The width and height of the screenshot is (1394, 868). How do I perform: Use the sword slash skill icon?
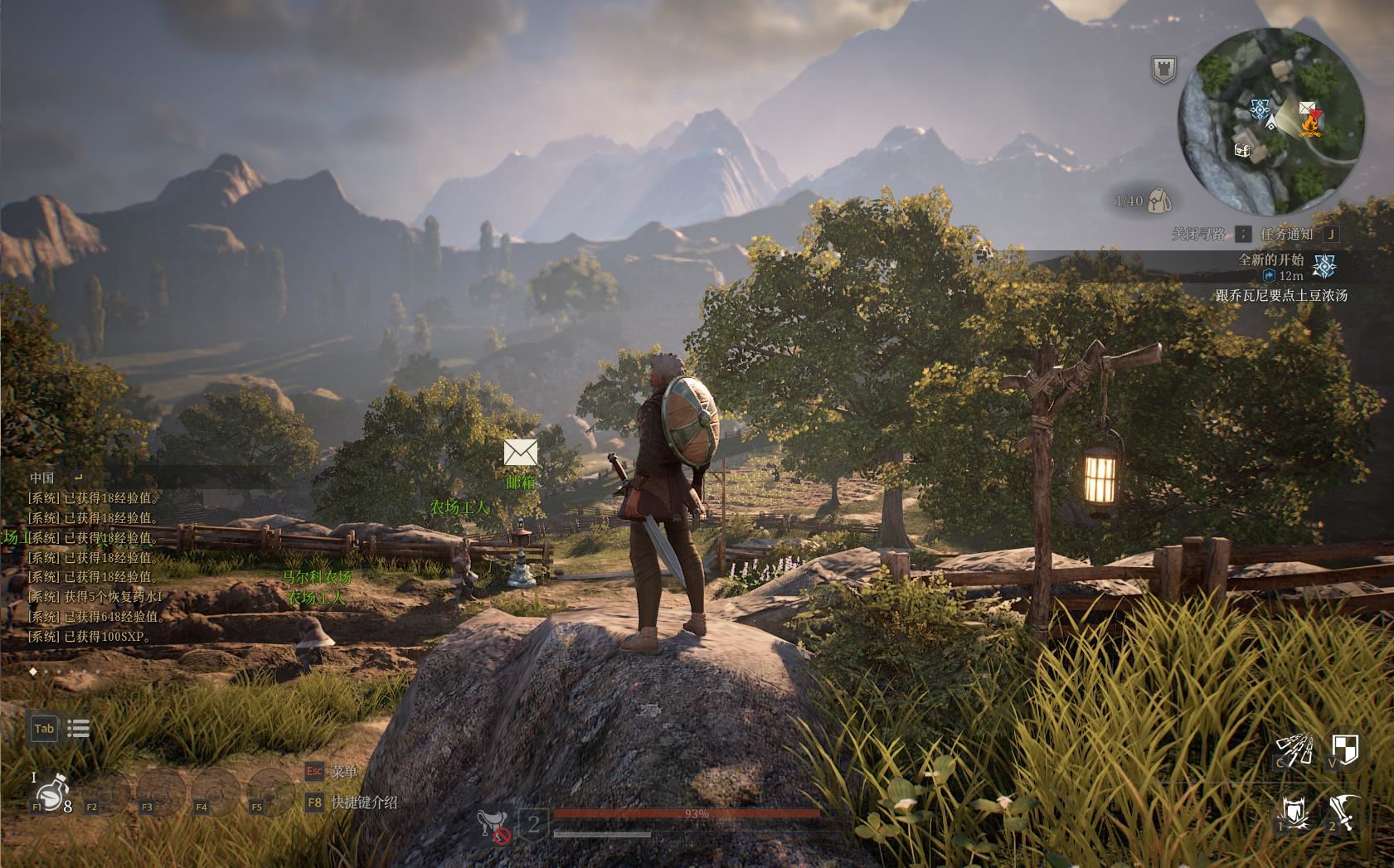[1344, 812]
